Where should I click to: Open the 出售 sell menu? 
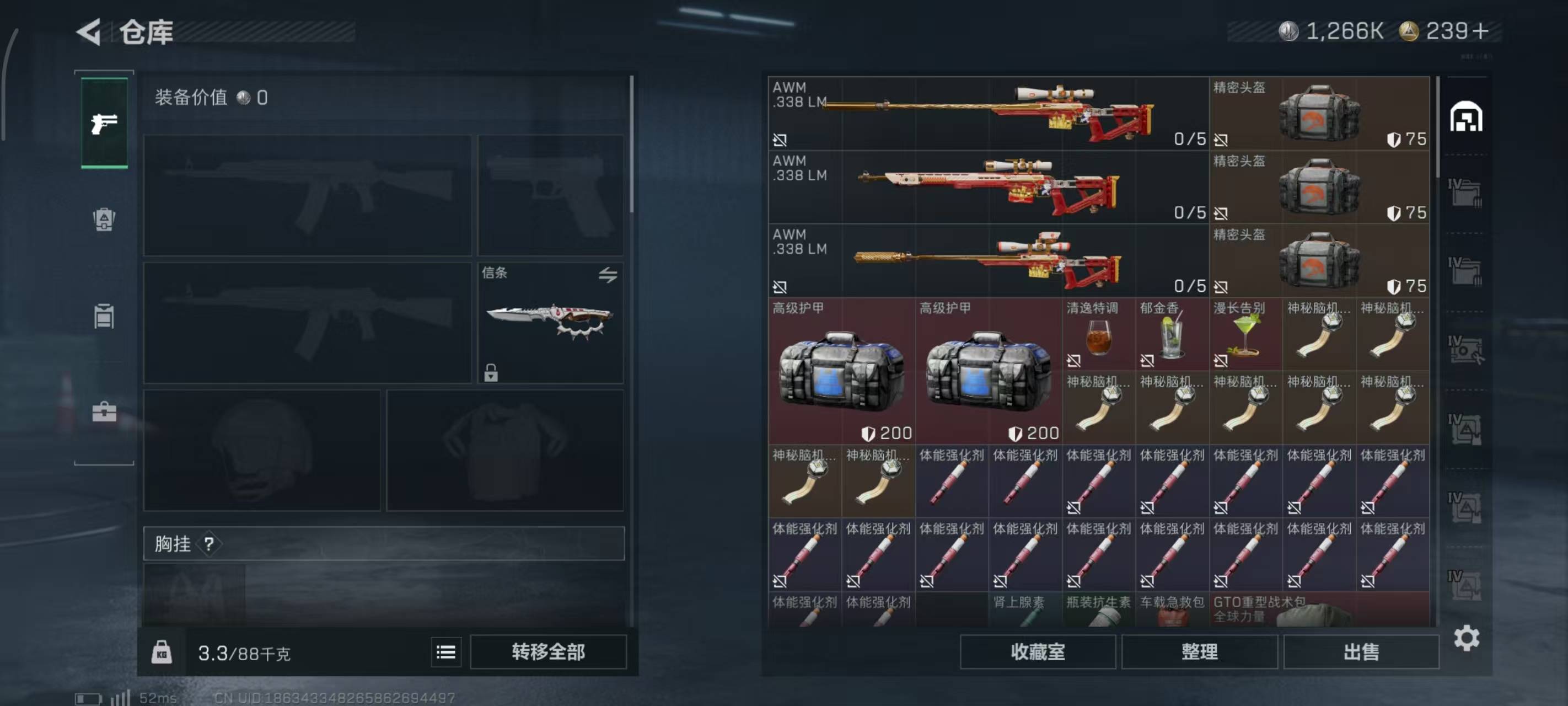click(x=1361, y=652)
